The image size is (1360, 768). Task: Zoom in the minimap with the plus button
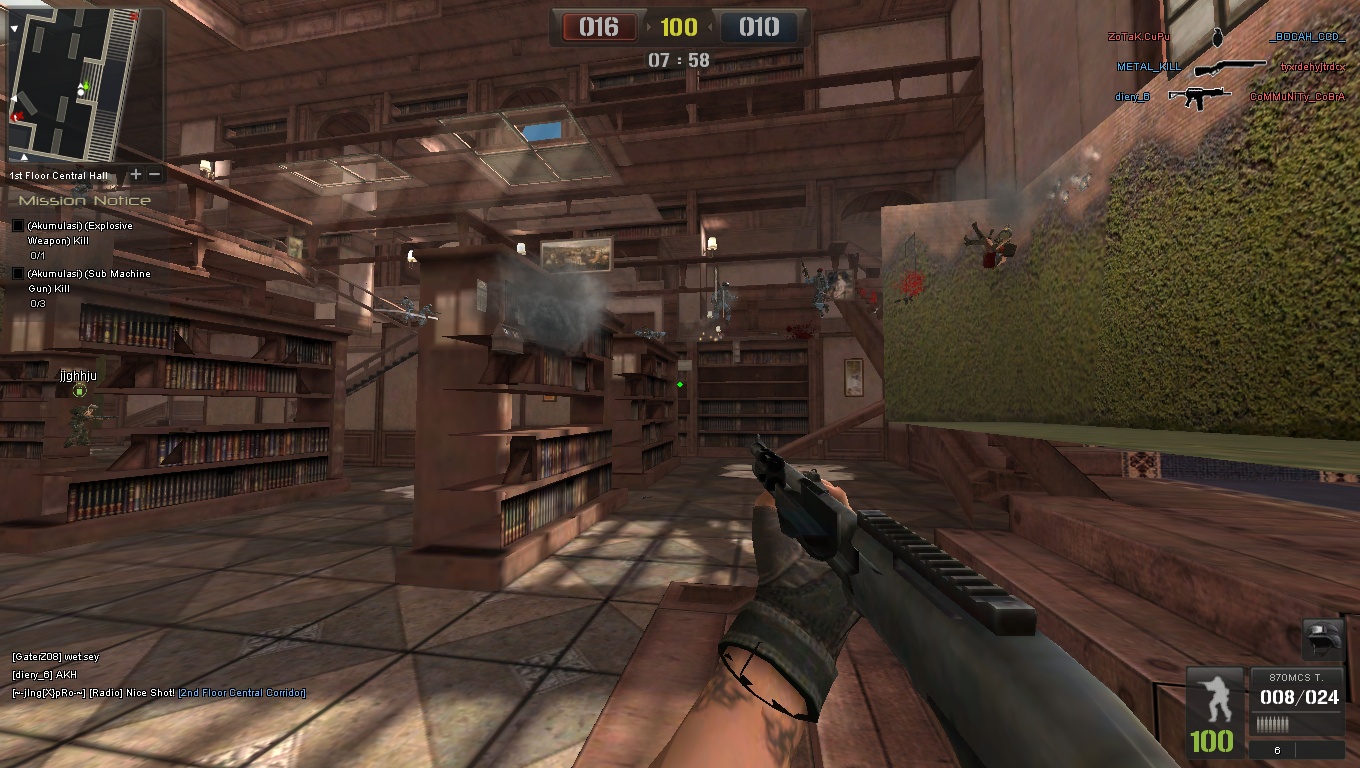136,174
